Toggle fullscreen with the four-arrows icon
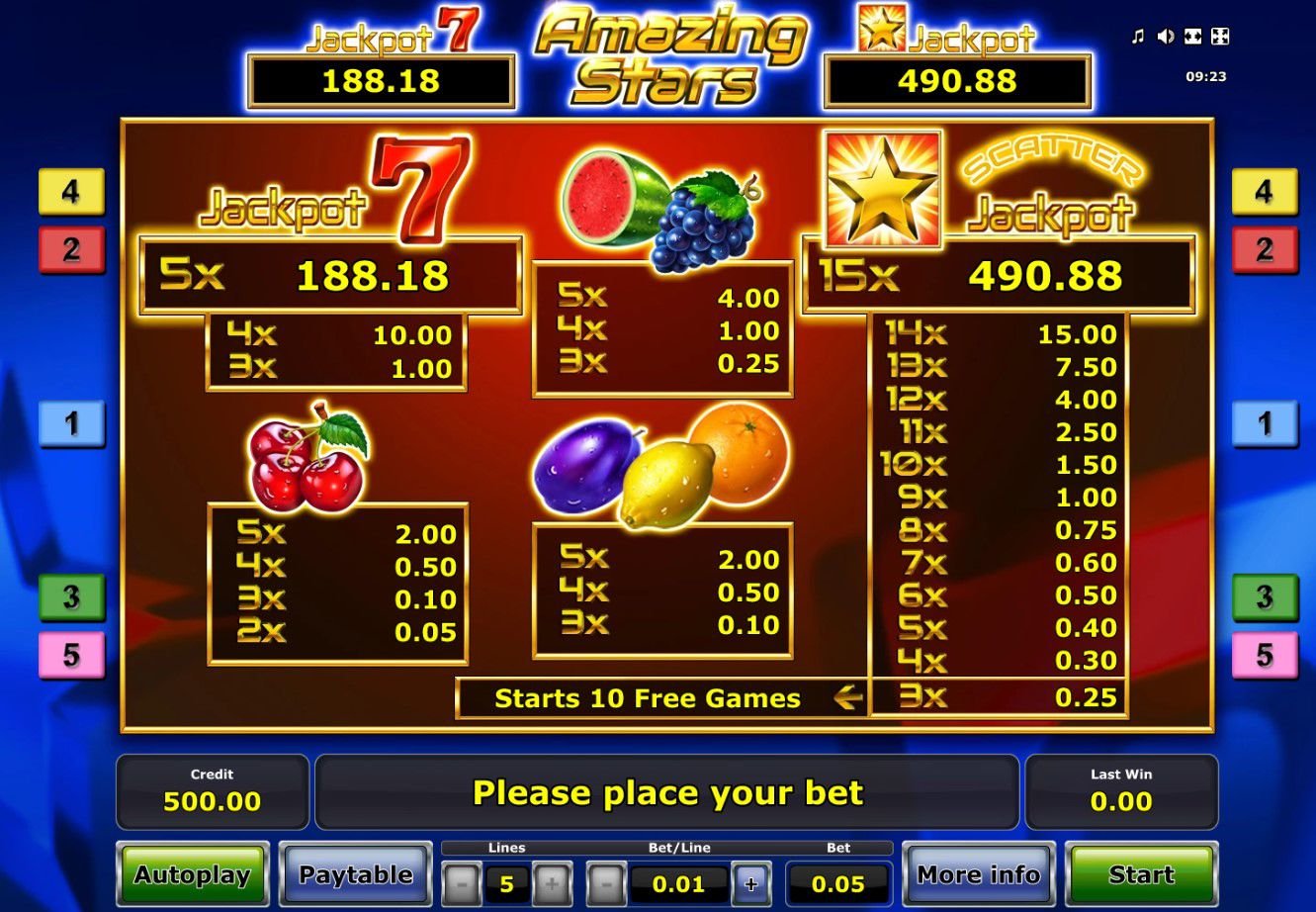 click(x=1220, y=37)
